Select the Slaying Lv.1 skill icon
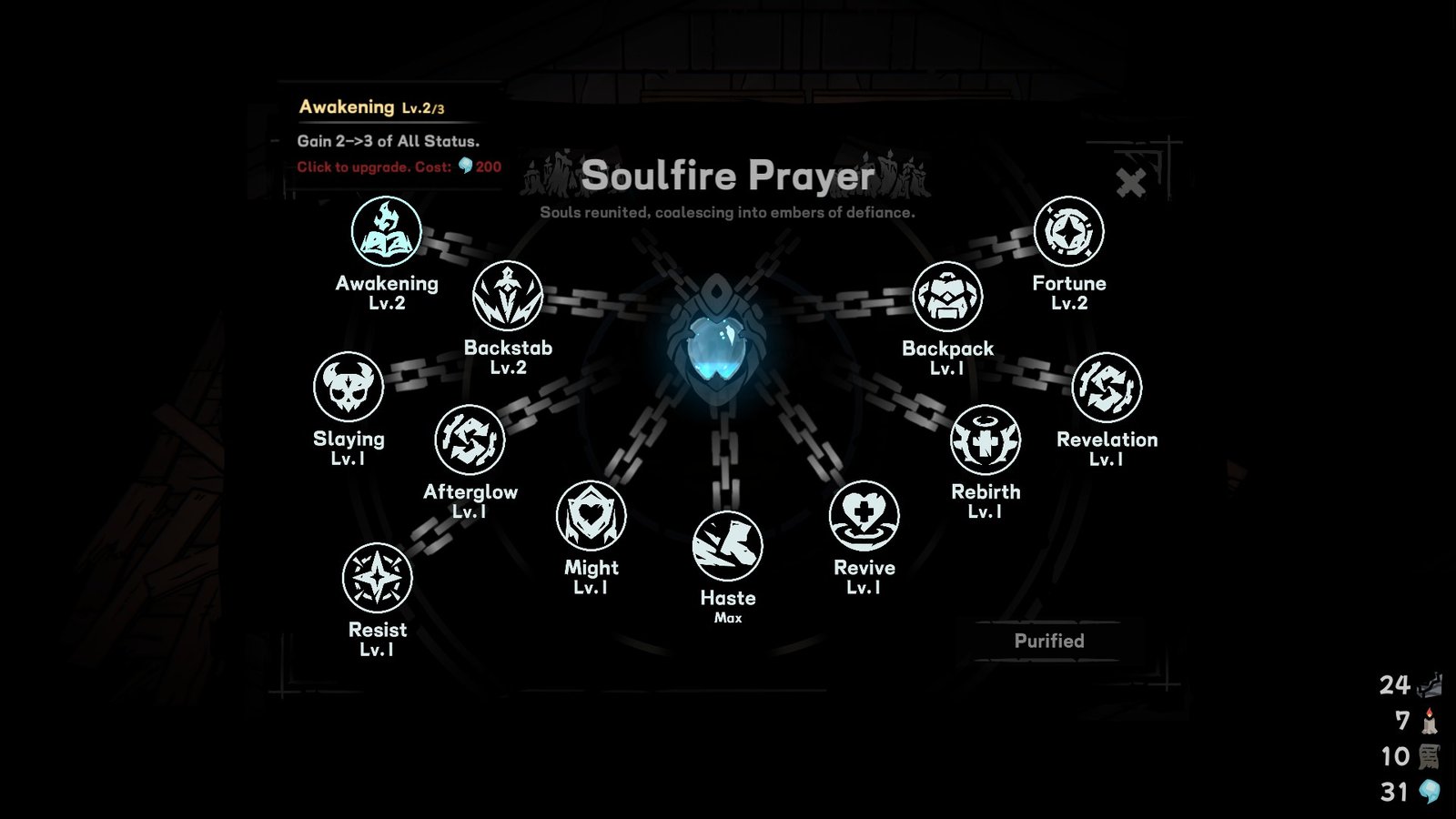The width and height of the screenshot is (1456, 819). tap(350, 388)
